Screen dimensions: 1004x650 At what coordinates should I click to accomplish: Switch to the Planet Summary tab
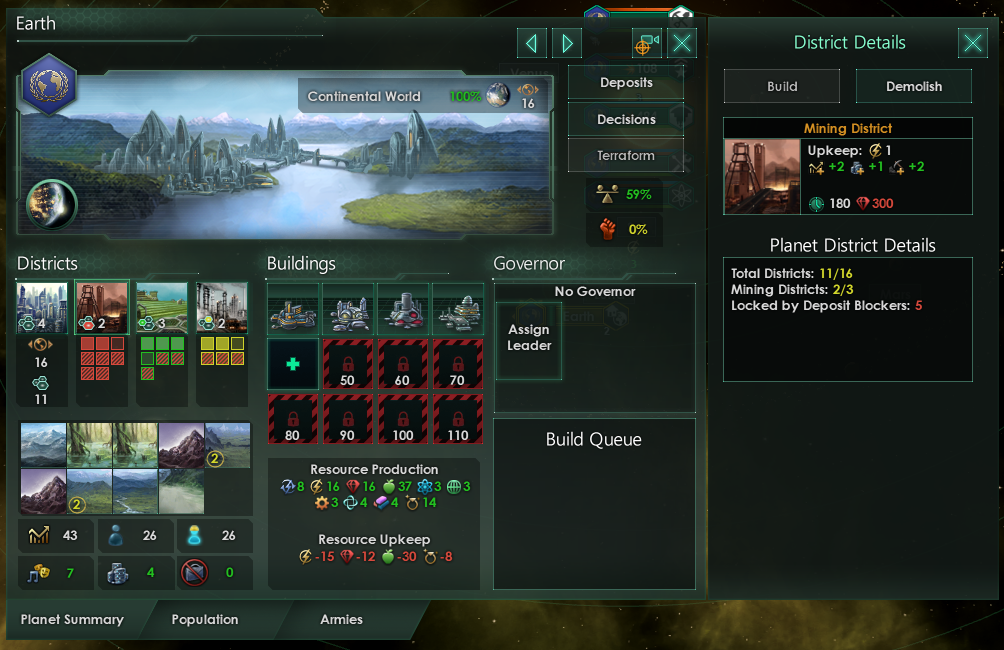point(72,620)
